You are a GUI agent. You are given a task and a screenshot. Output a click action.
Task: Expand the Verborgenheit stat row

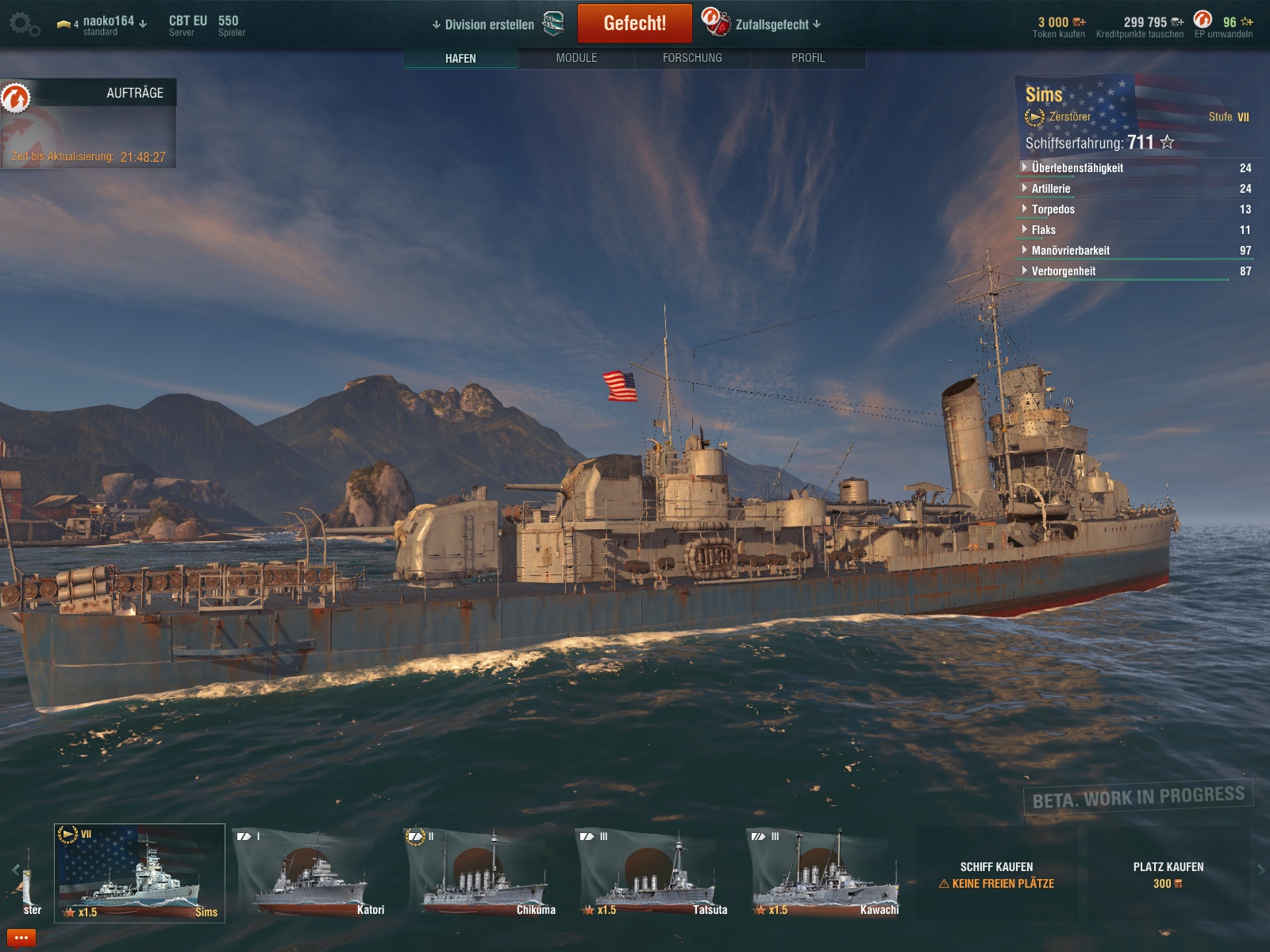pyautogui.click(x=1063, y=271)
